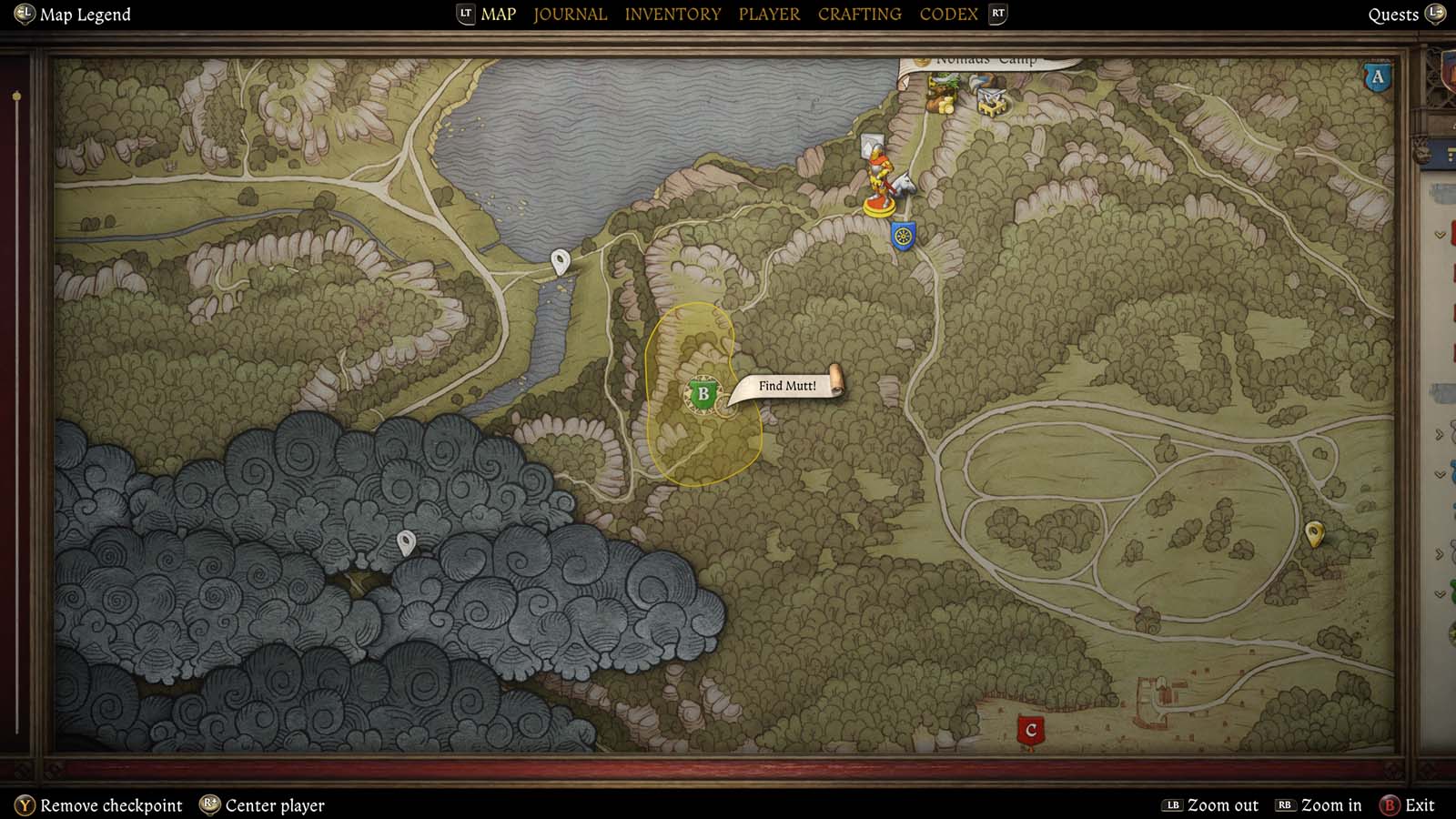Click the armorsmith stall icon at Nomads' Camp
The height and width of the screenshot is (819, 1456).
991,102
